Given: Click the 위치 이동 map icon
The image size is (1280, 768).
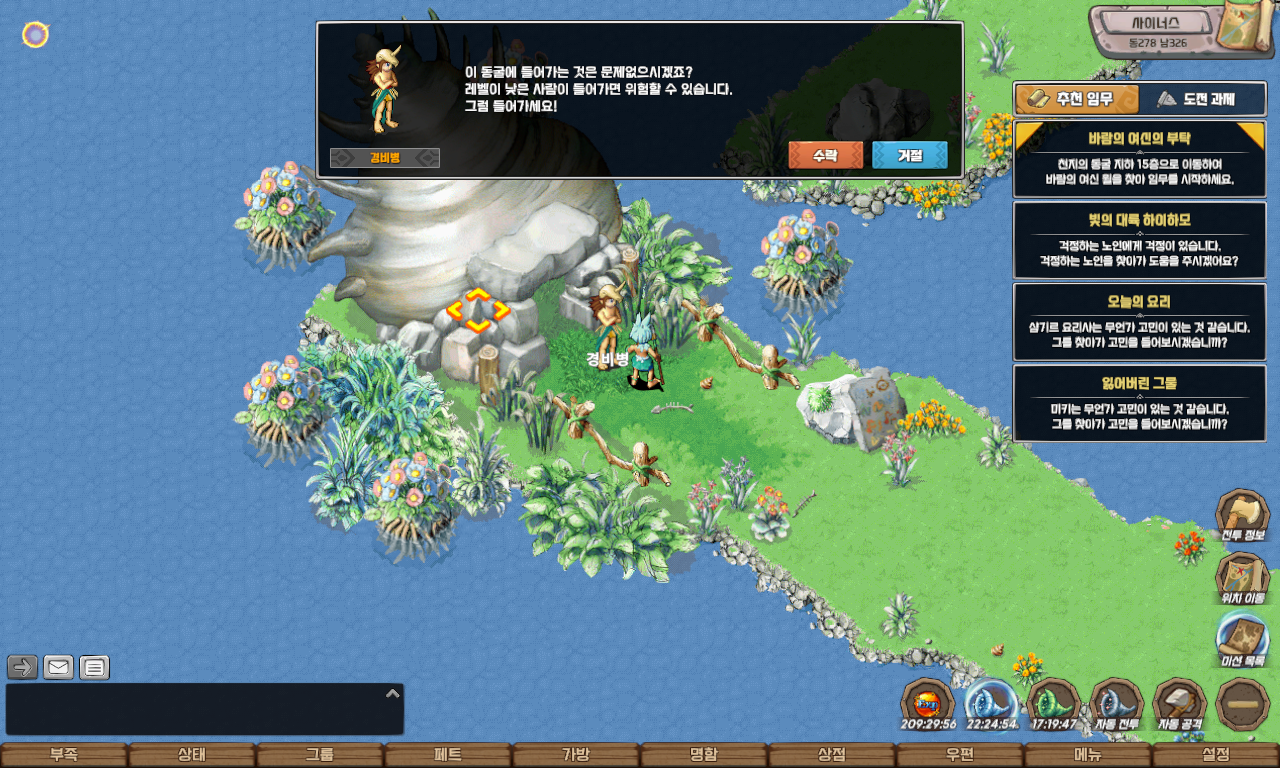Looking at the screenshot, I should click(x=1242, y=578).
